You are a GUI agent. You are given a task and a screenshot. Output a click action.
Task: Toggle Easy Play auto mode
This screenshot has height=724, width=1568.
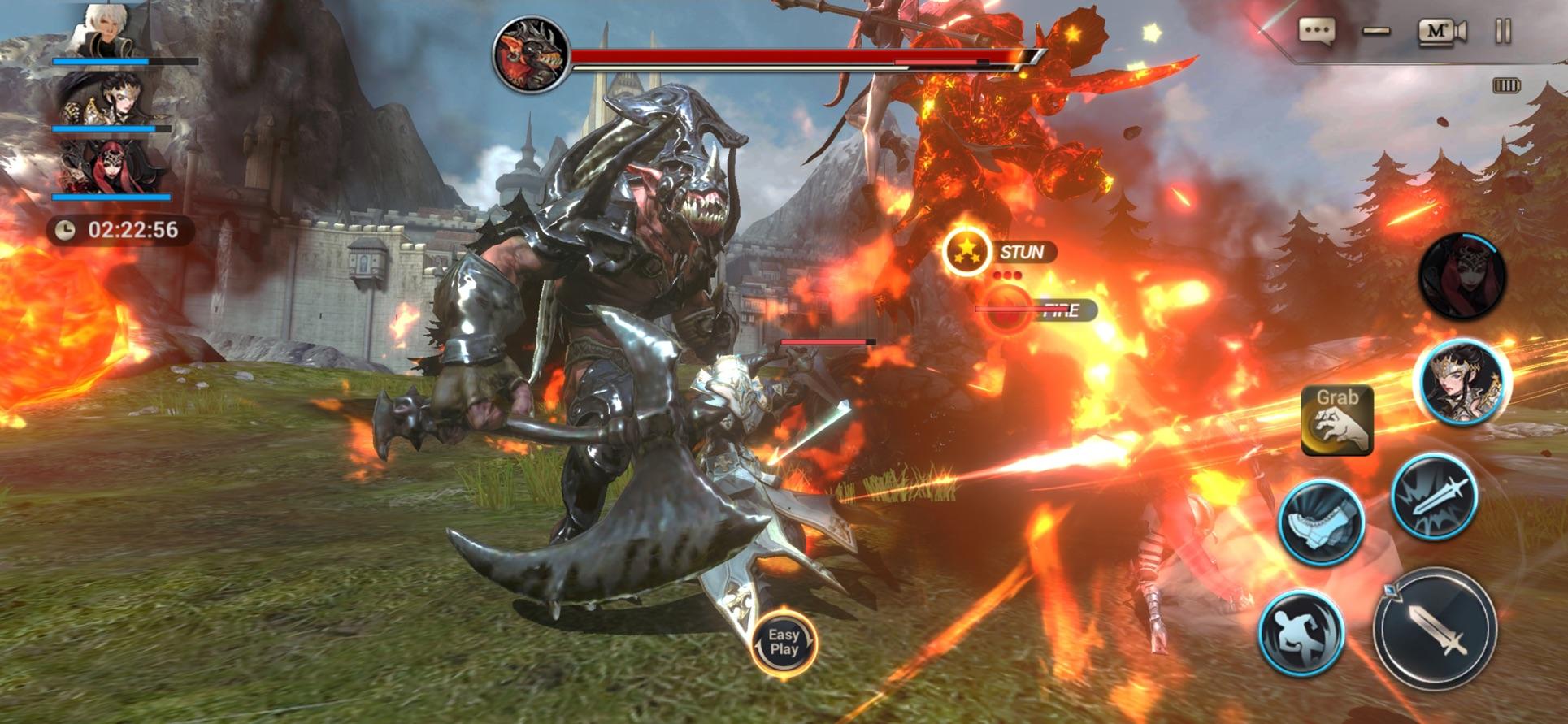(x=784, y=642)
